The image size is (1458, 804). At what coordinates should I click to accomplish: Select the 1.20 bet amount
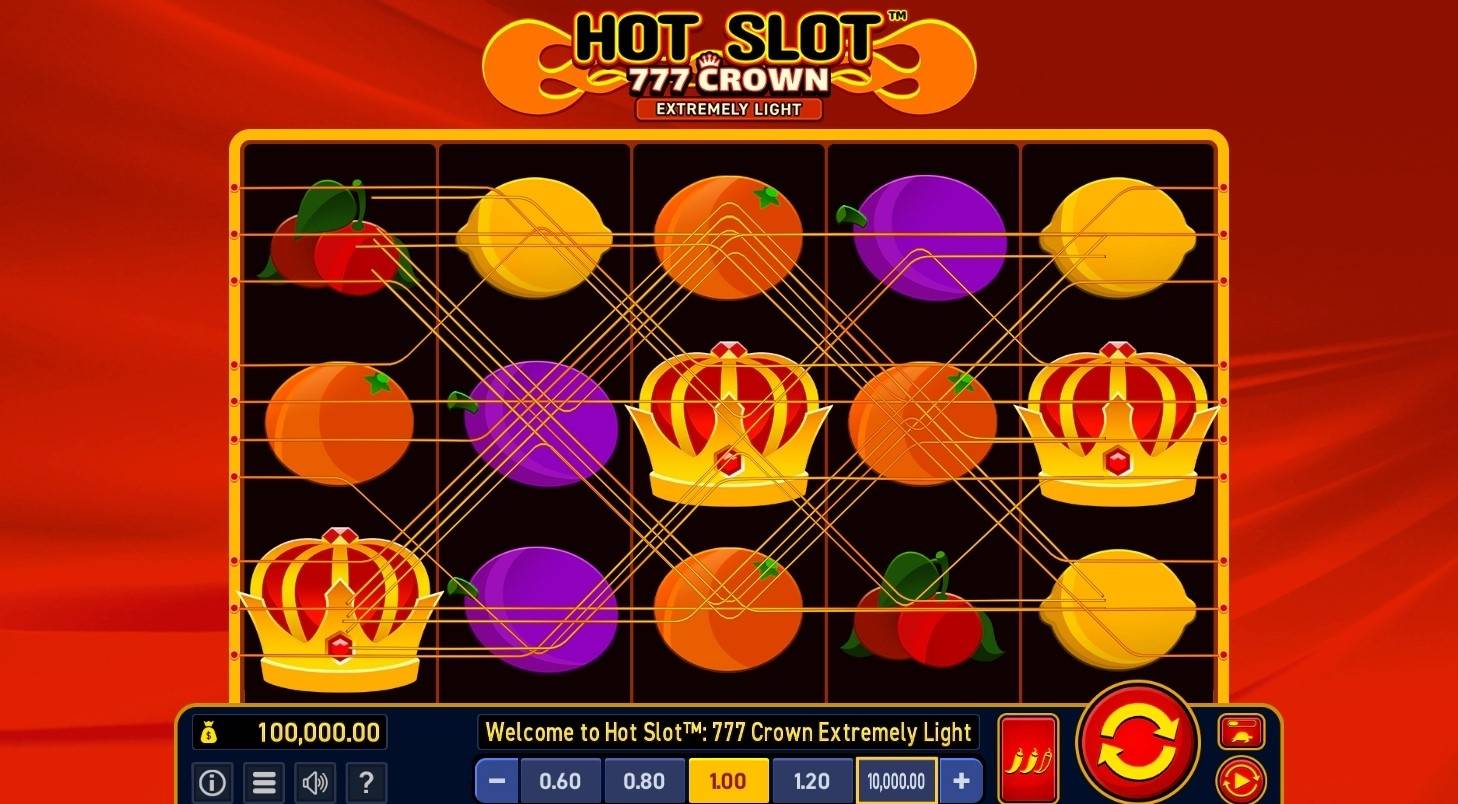pyautogui.click(x=813, y=782)
